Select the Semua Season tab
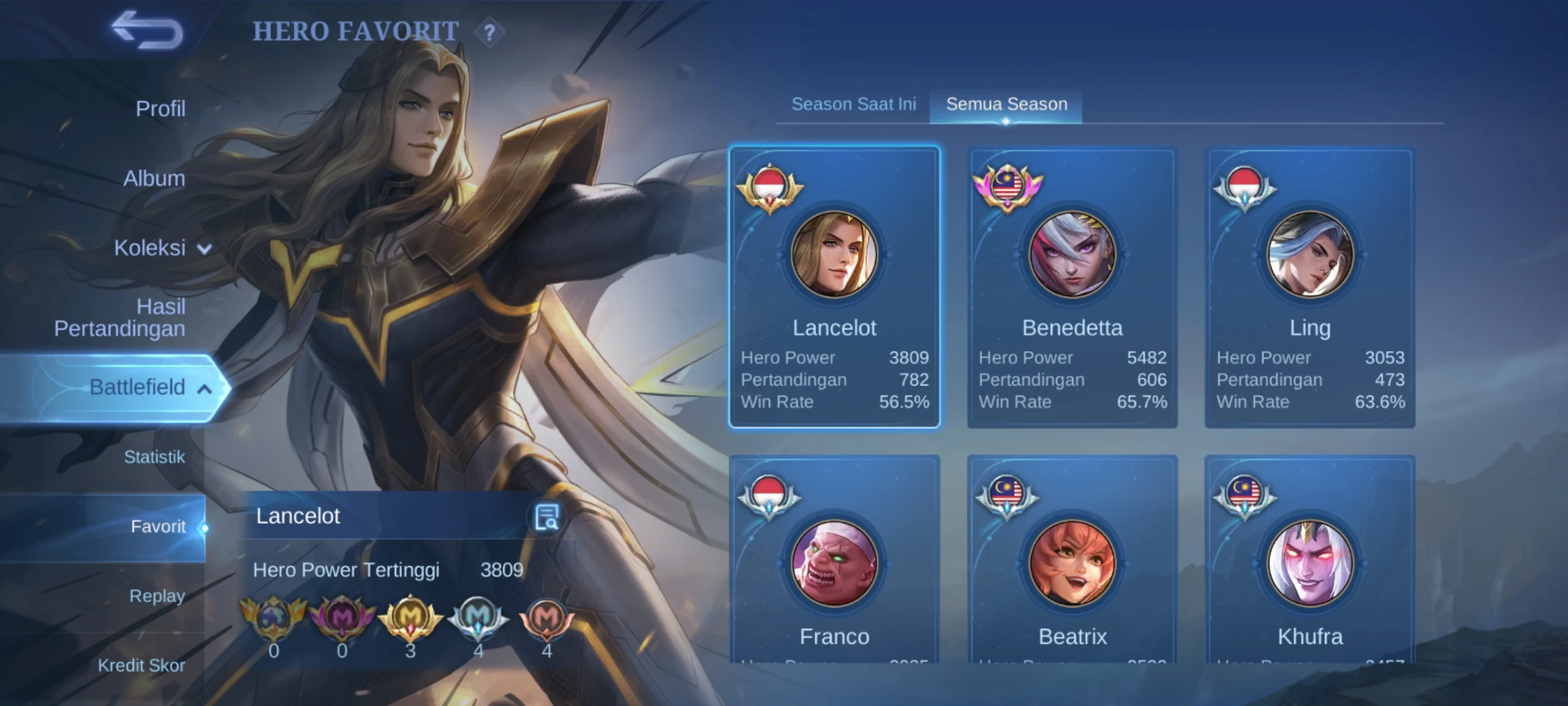 pyautogui.click(x=1006, y=105)
